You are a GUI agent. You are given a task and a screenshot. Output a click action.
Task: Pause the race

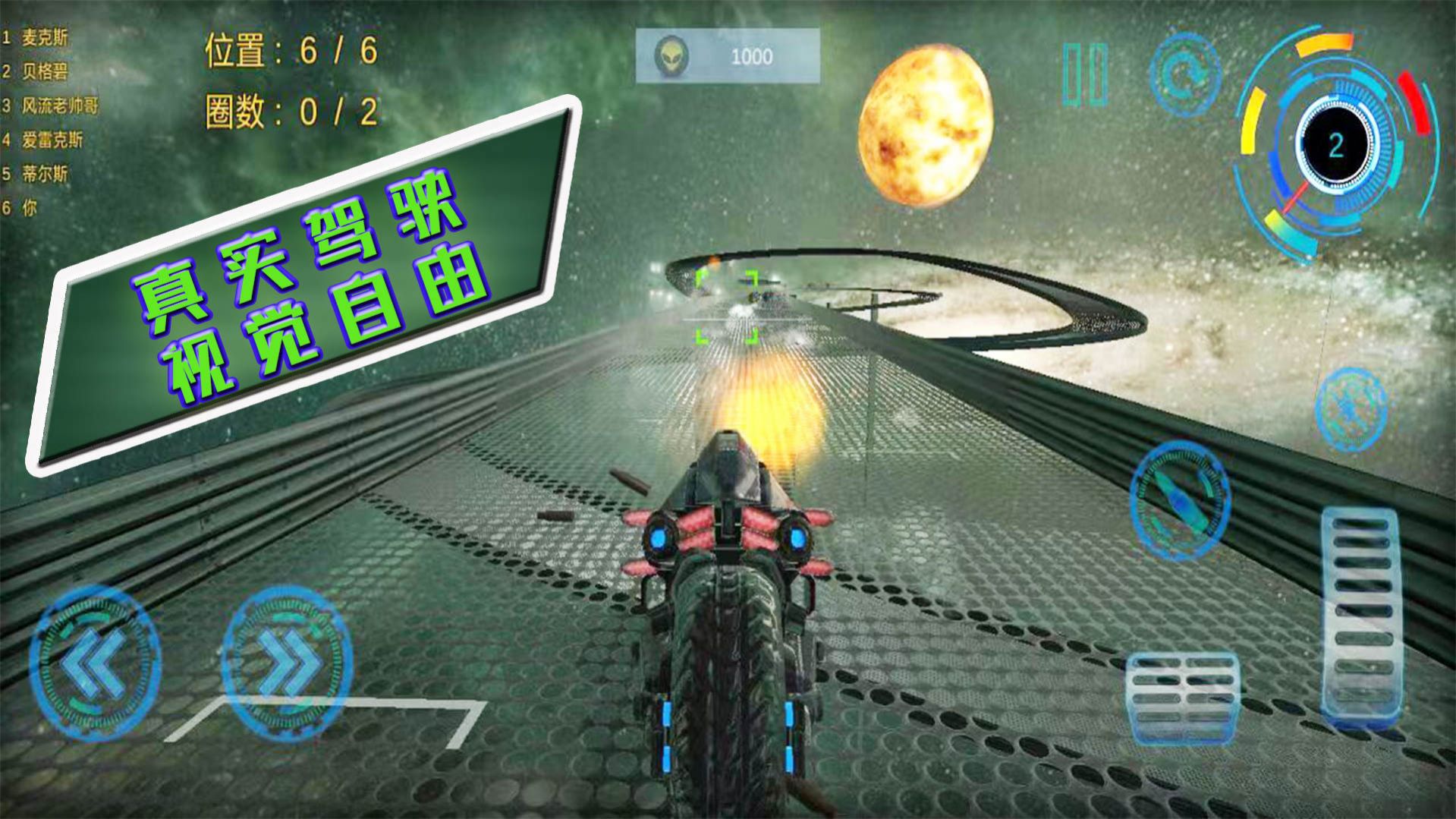(1085, 74)
